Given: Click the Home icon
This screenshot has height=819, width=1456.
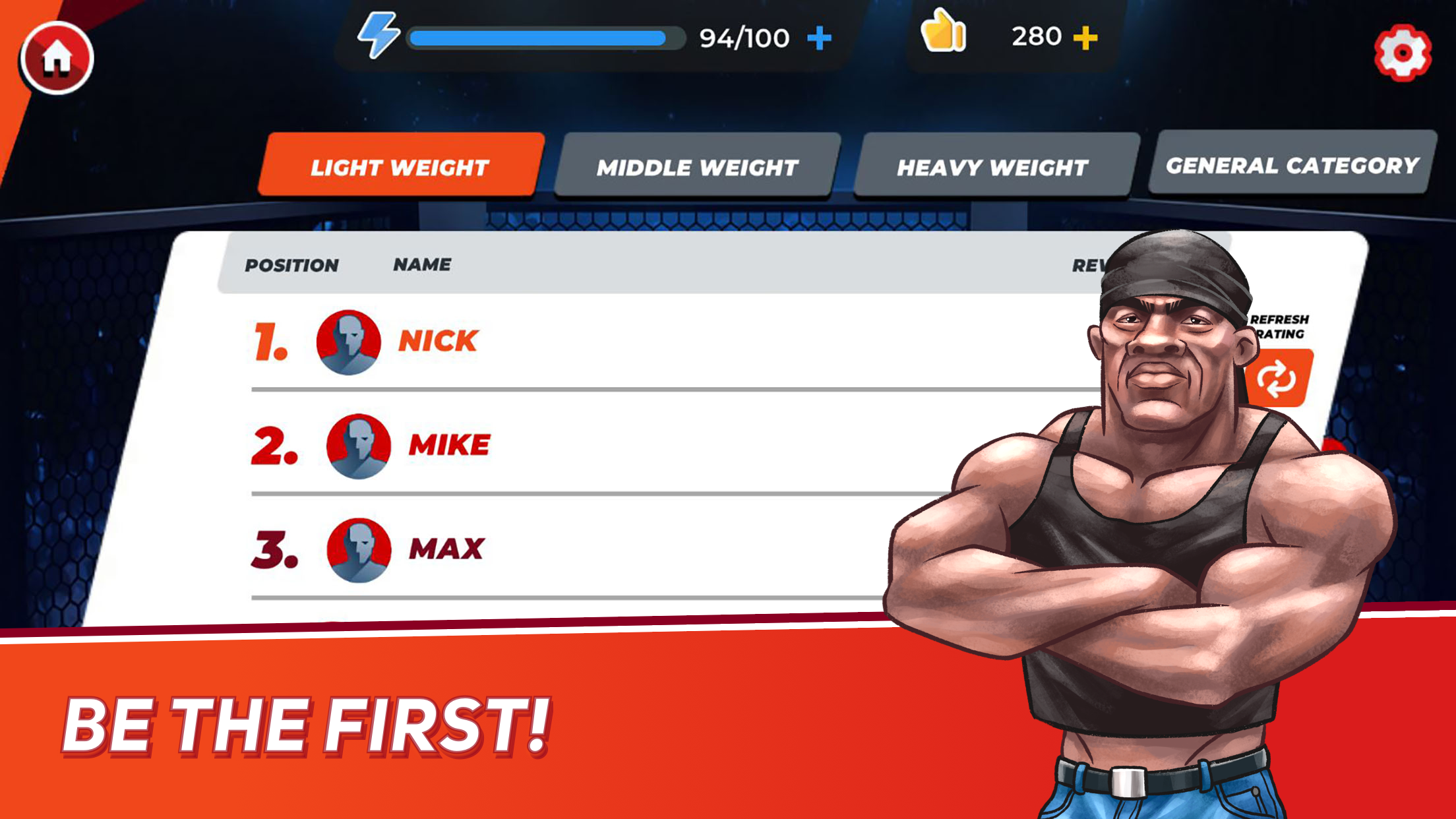Looking at the screenshot, I should 58,58.
